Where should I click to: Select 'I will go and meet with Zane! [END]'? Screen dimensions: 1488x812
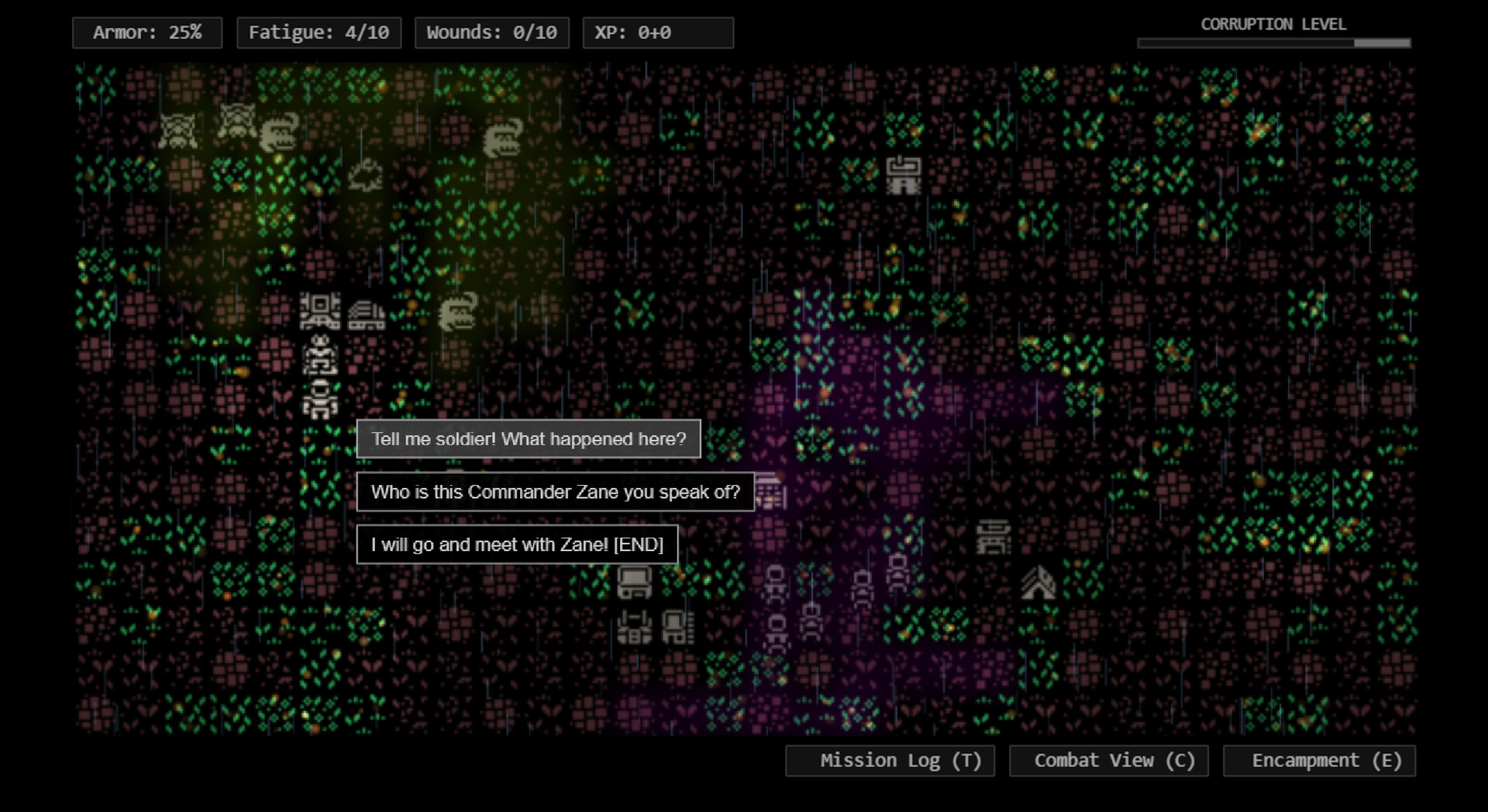coord(517,544)
